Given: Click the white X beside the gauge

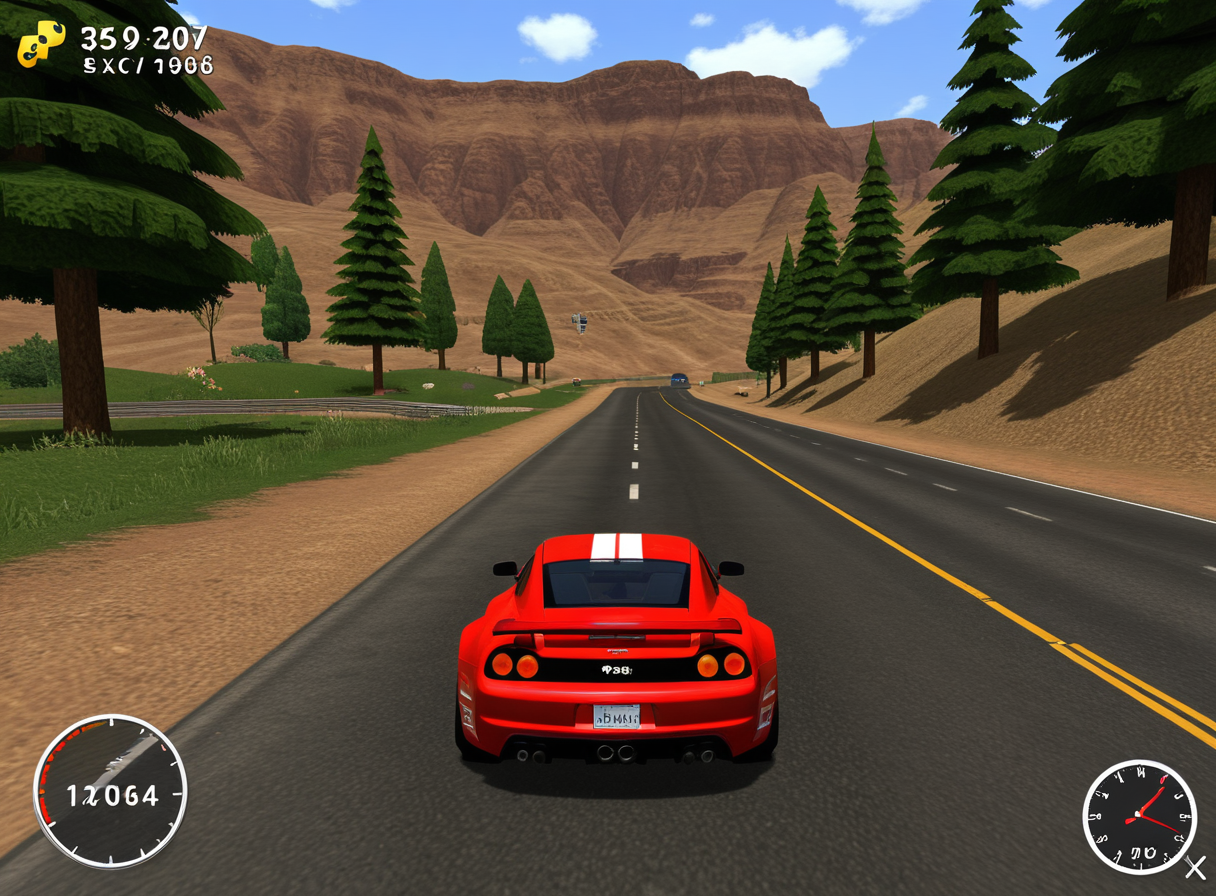Looking at the screenshot, I should pos(1195,867).
